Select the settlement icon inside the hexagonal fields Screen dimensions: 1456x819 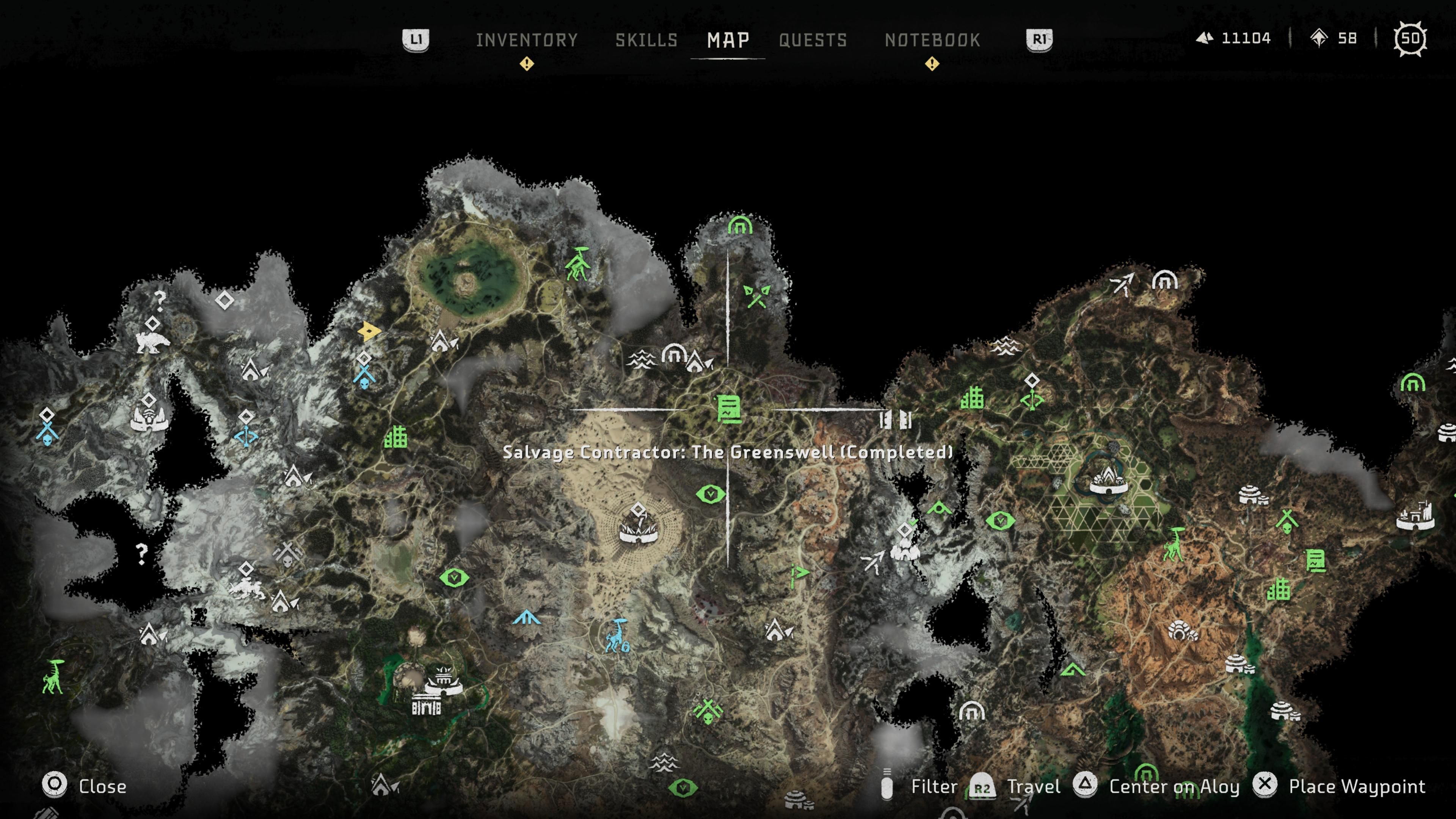[x=1108, y=480]
